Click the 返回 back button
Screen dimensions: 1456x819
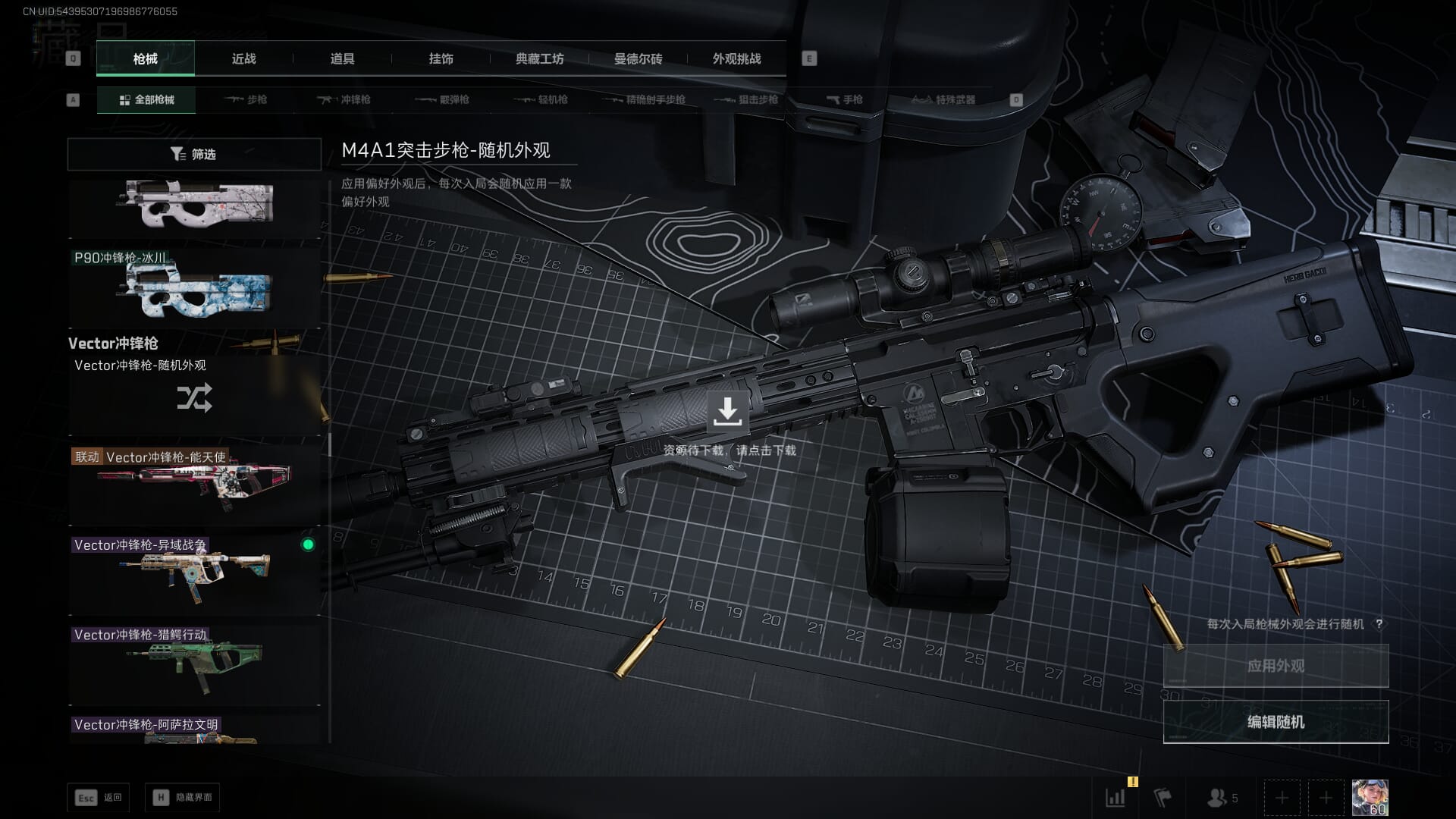pyautogui.click(x=99, y=797)
